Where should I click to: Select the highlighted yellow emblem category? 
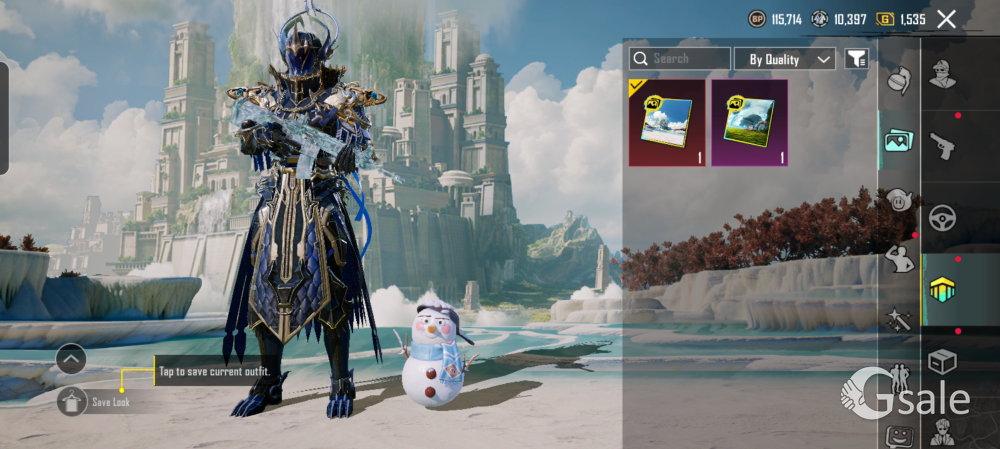[x=941, y=290]
